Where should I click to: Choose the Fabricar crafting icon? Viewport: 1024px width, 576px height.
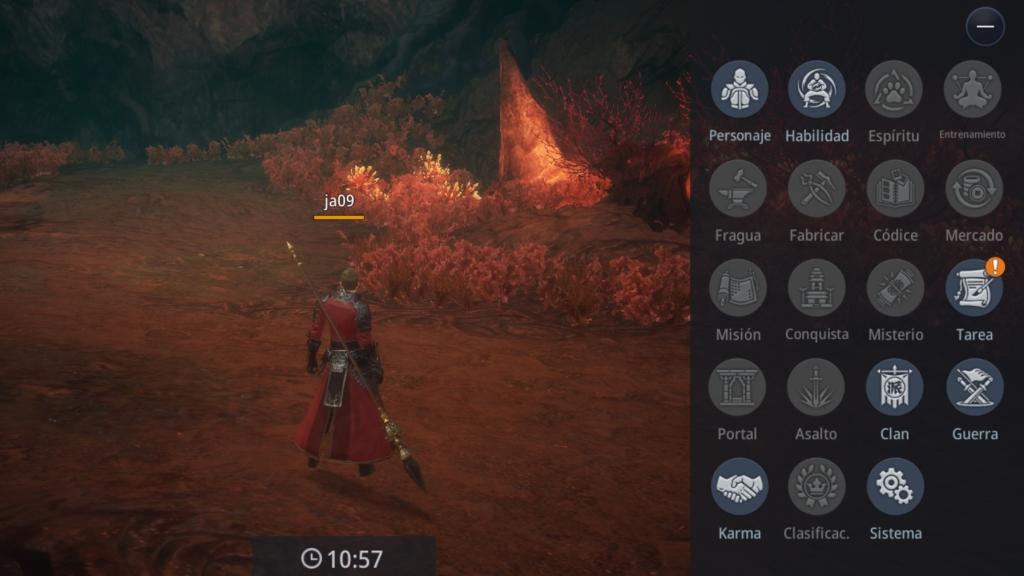coord(817,188)
